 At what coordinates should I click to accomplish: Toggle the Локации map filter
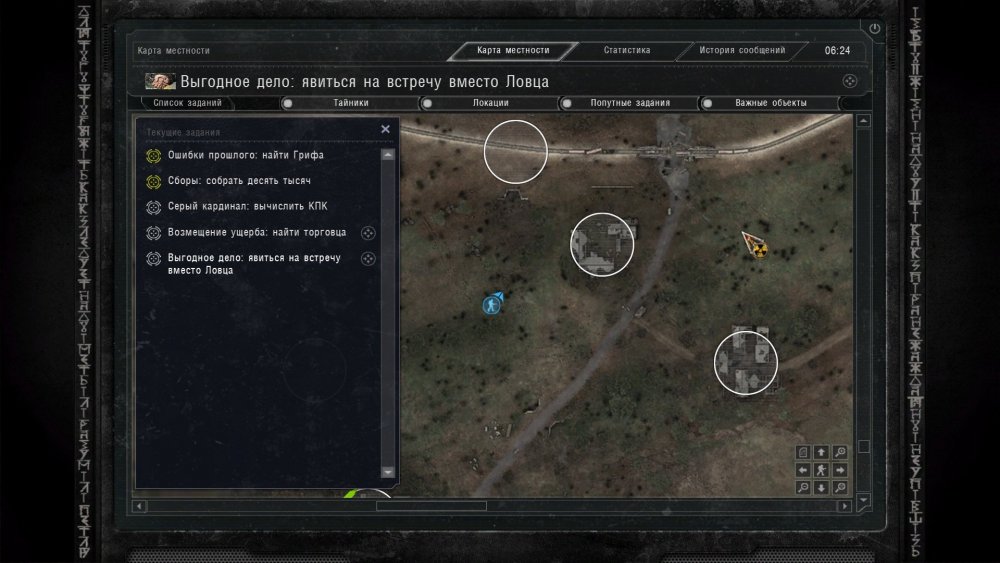click(490, 103)
